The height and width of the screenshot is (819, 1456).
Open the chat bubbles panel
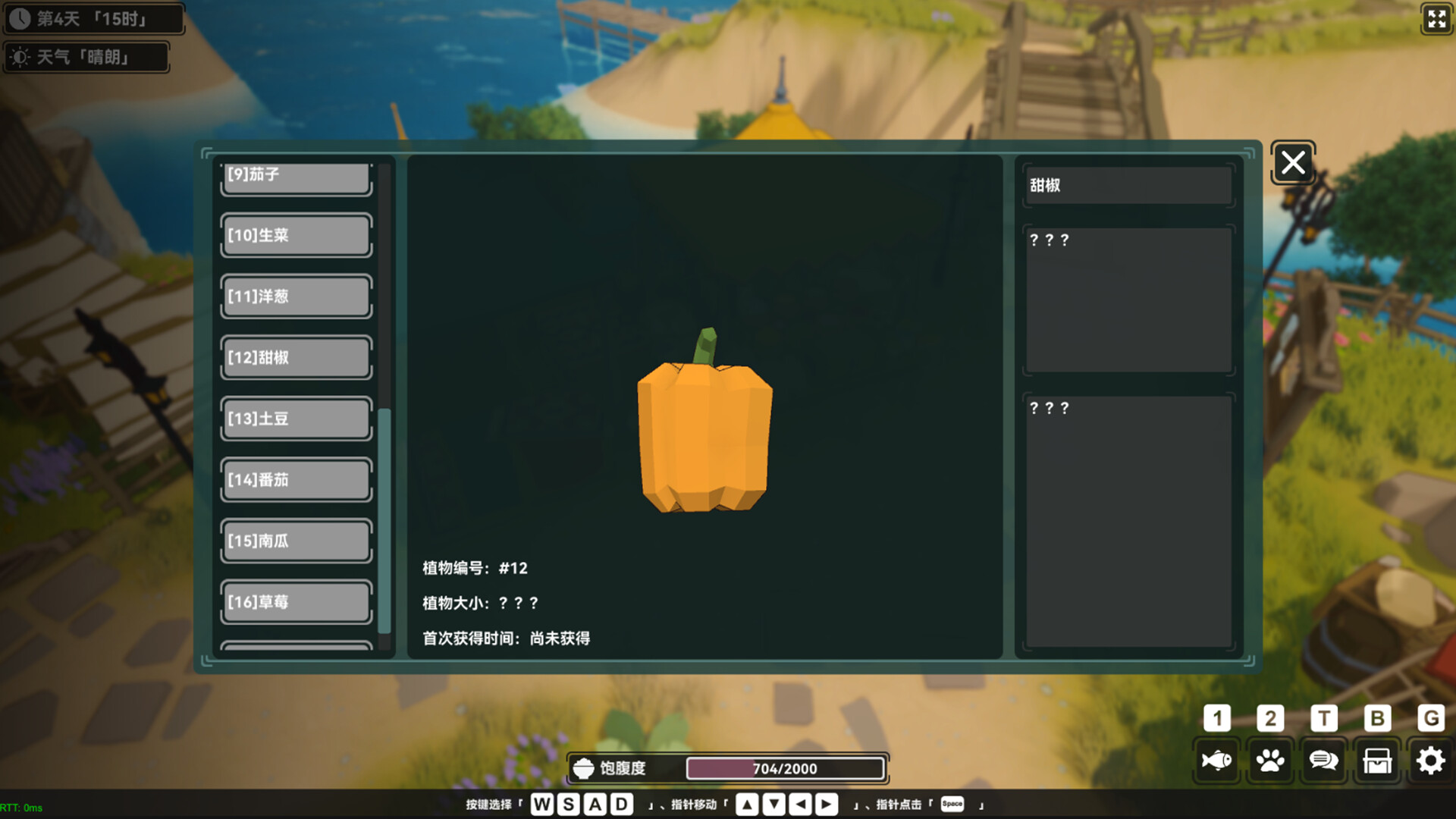tap(1323, 759)
